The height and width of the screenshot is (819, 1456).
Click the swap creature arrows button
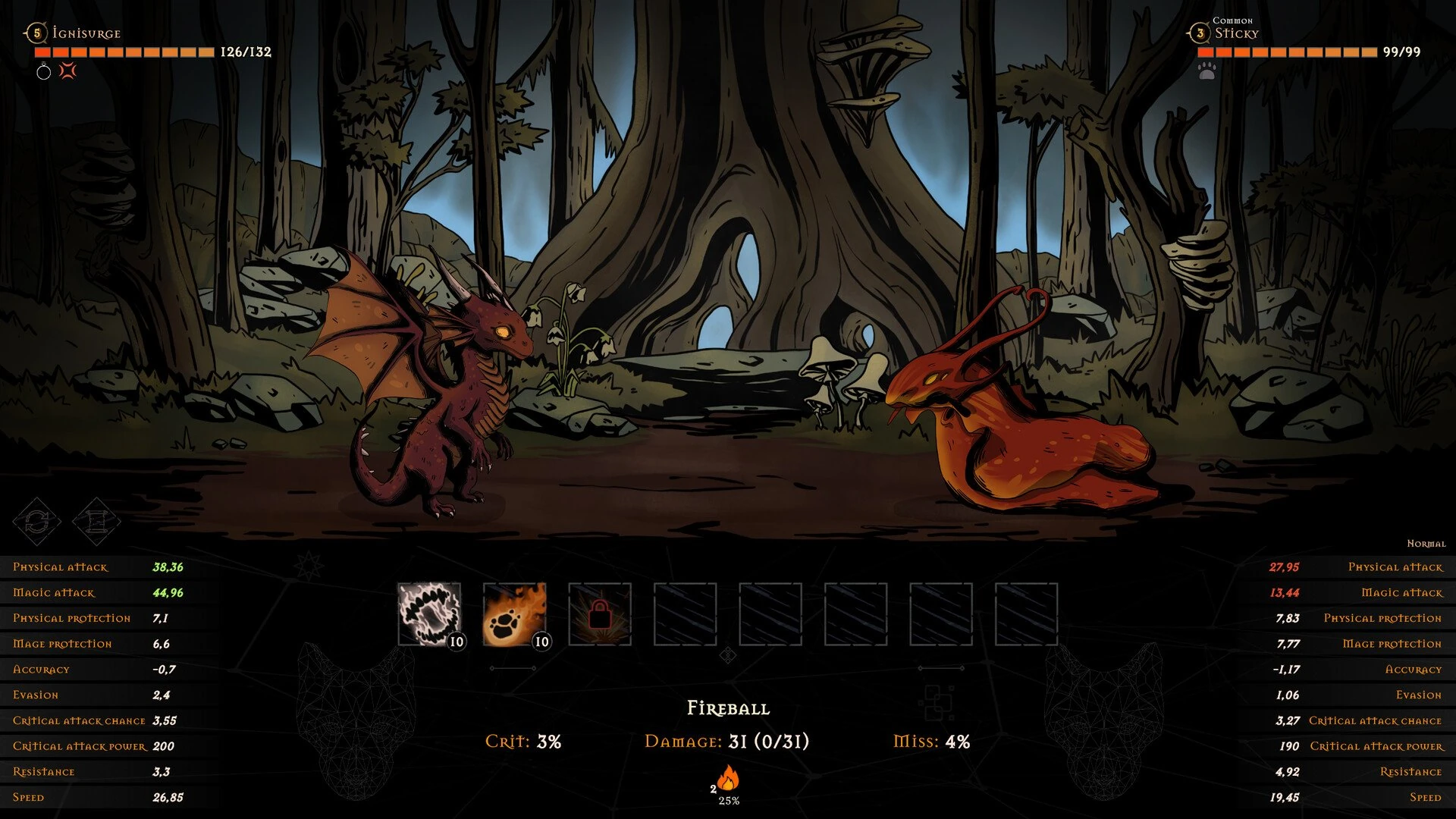click(37, 521)
